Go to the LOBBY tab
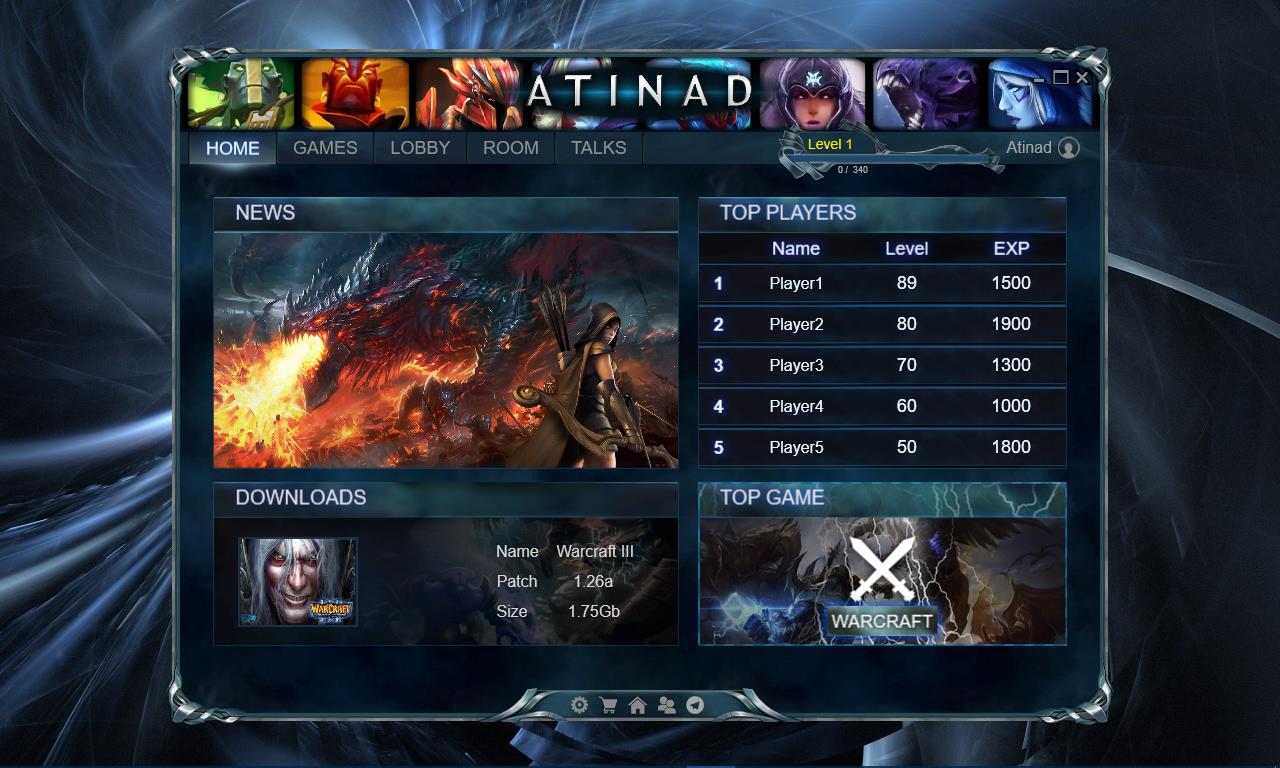 click(x=420, y=148)
